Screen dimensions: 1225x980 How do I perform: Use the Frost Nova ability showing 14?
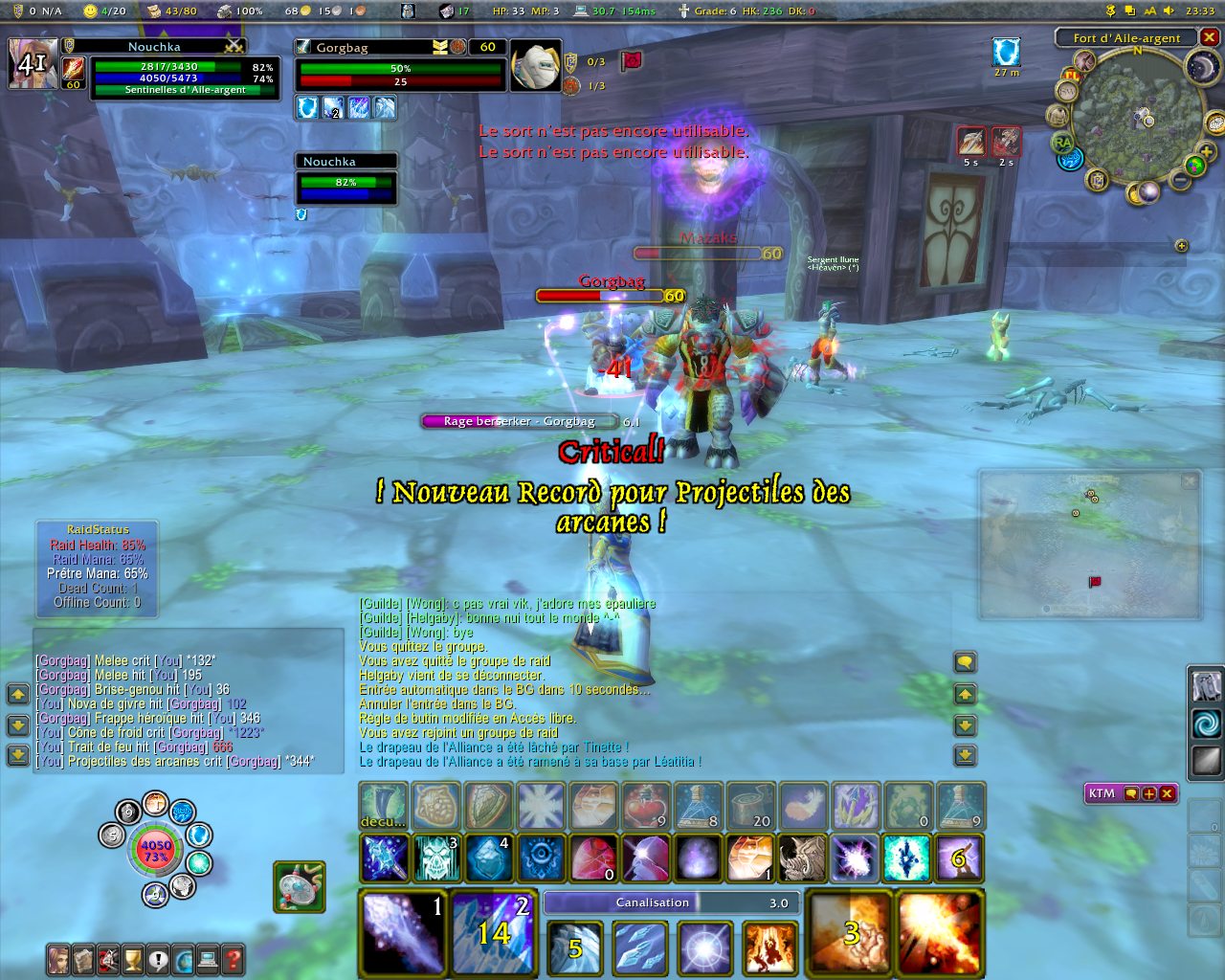pos(493,933)
